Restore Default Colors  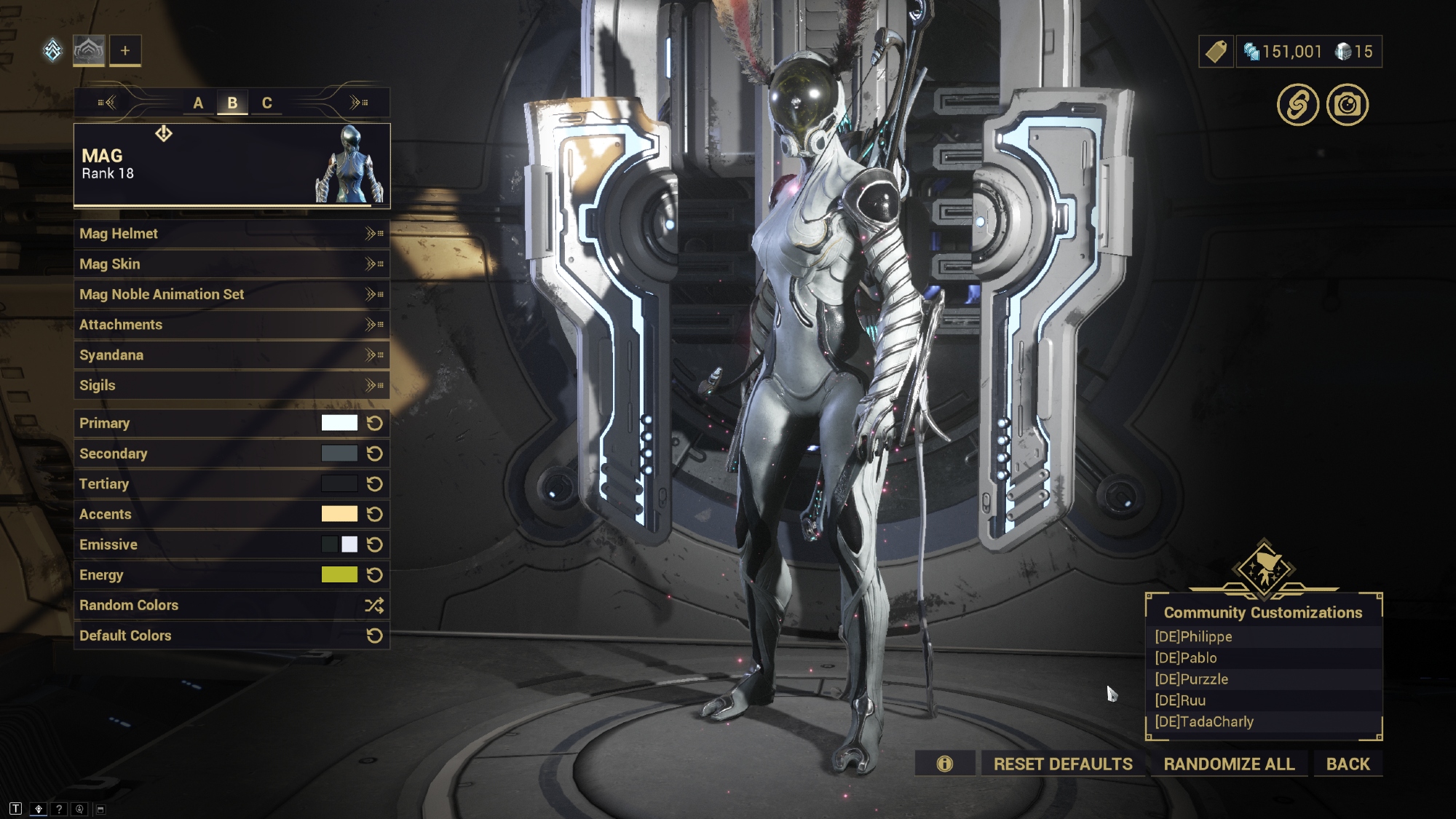(231, 636)
